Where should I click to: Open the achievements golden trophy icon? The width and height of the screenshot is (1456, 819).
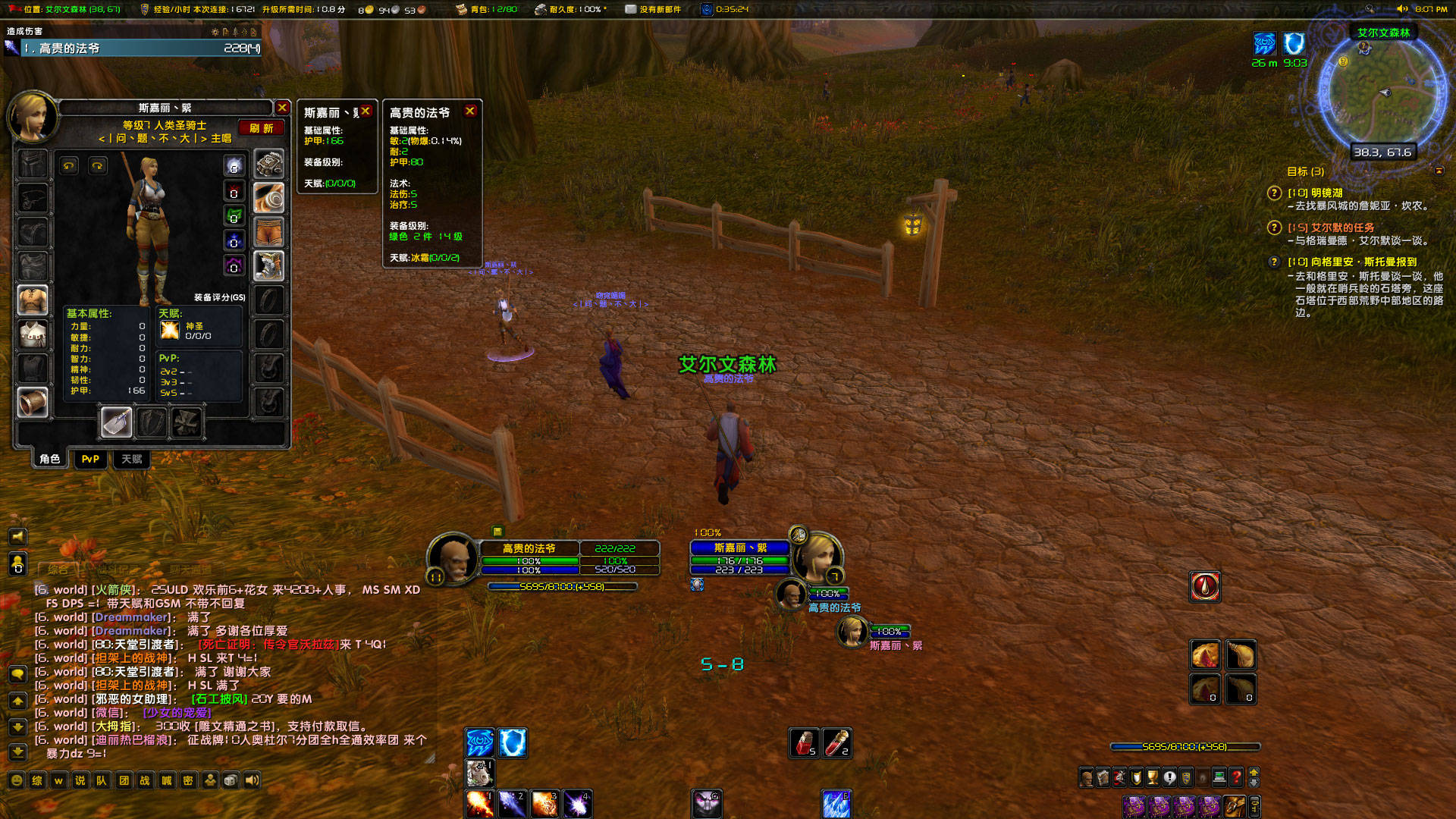pos(1153,777)
